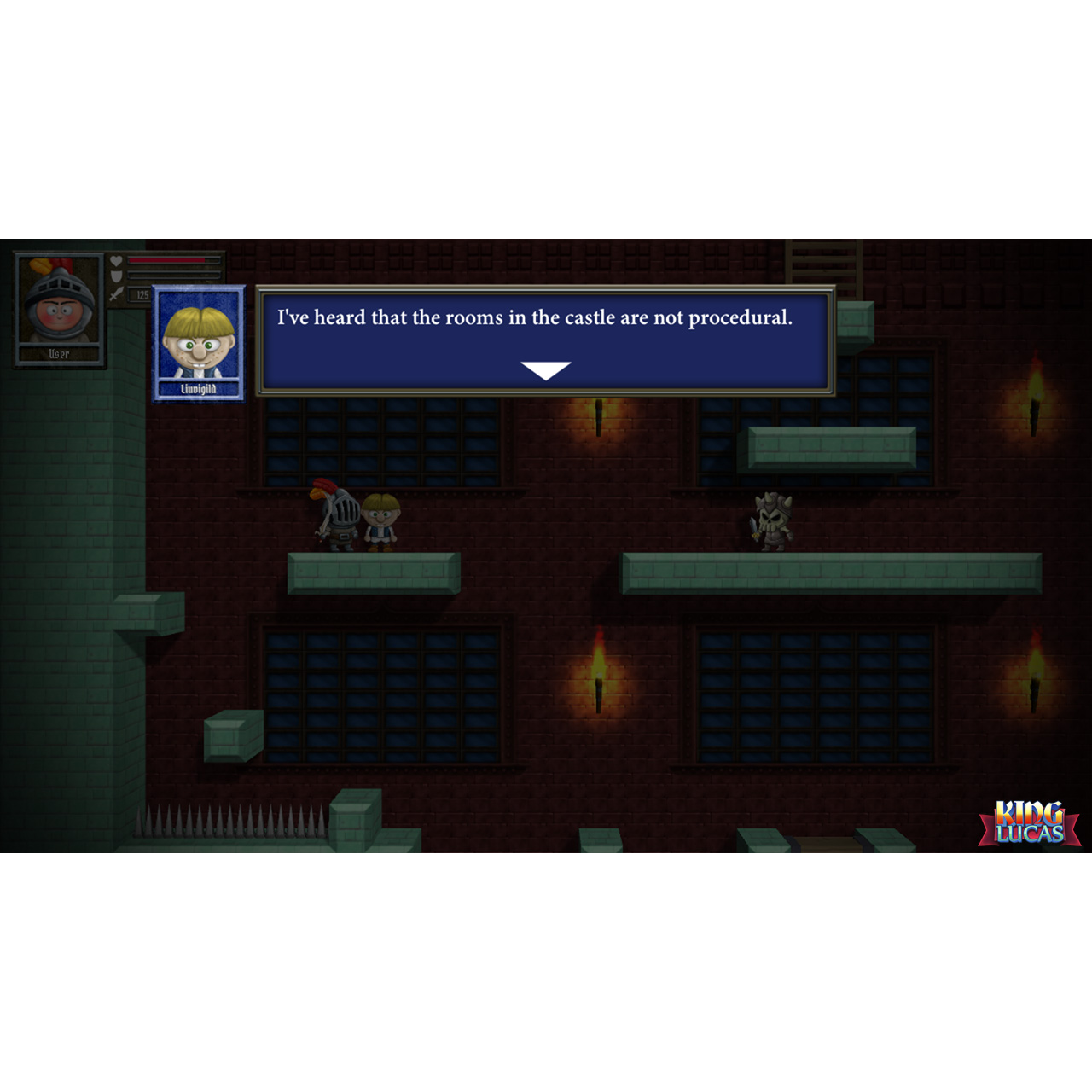
Task: Click the heart health icon in the HUD
Action: (x=117, y=261)
